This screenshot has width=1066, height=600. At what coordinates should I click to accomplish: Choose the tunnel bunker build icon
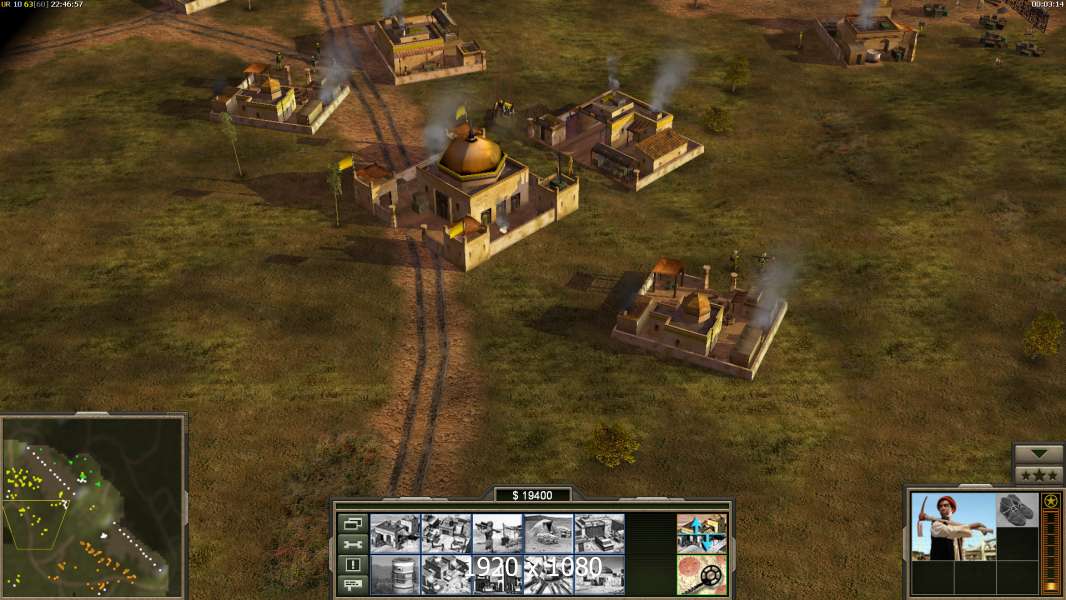tap(548, 533)
